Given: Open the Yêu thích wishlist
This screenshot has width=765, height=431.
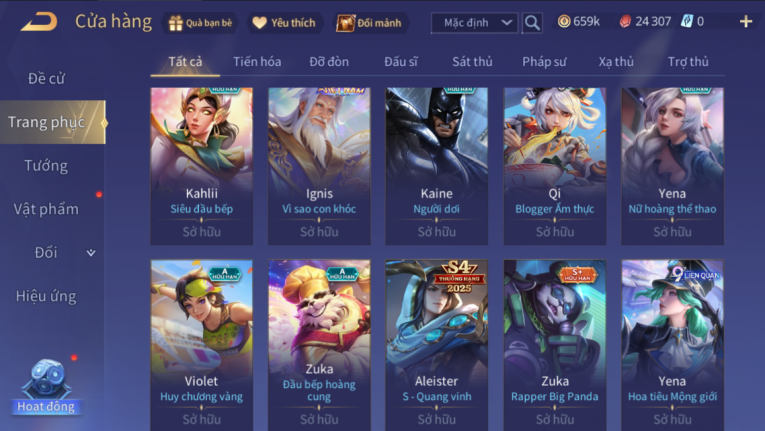Looking at the screenshot, I should point(283,22).
